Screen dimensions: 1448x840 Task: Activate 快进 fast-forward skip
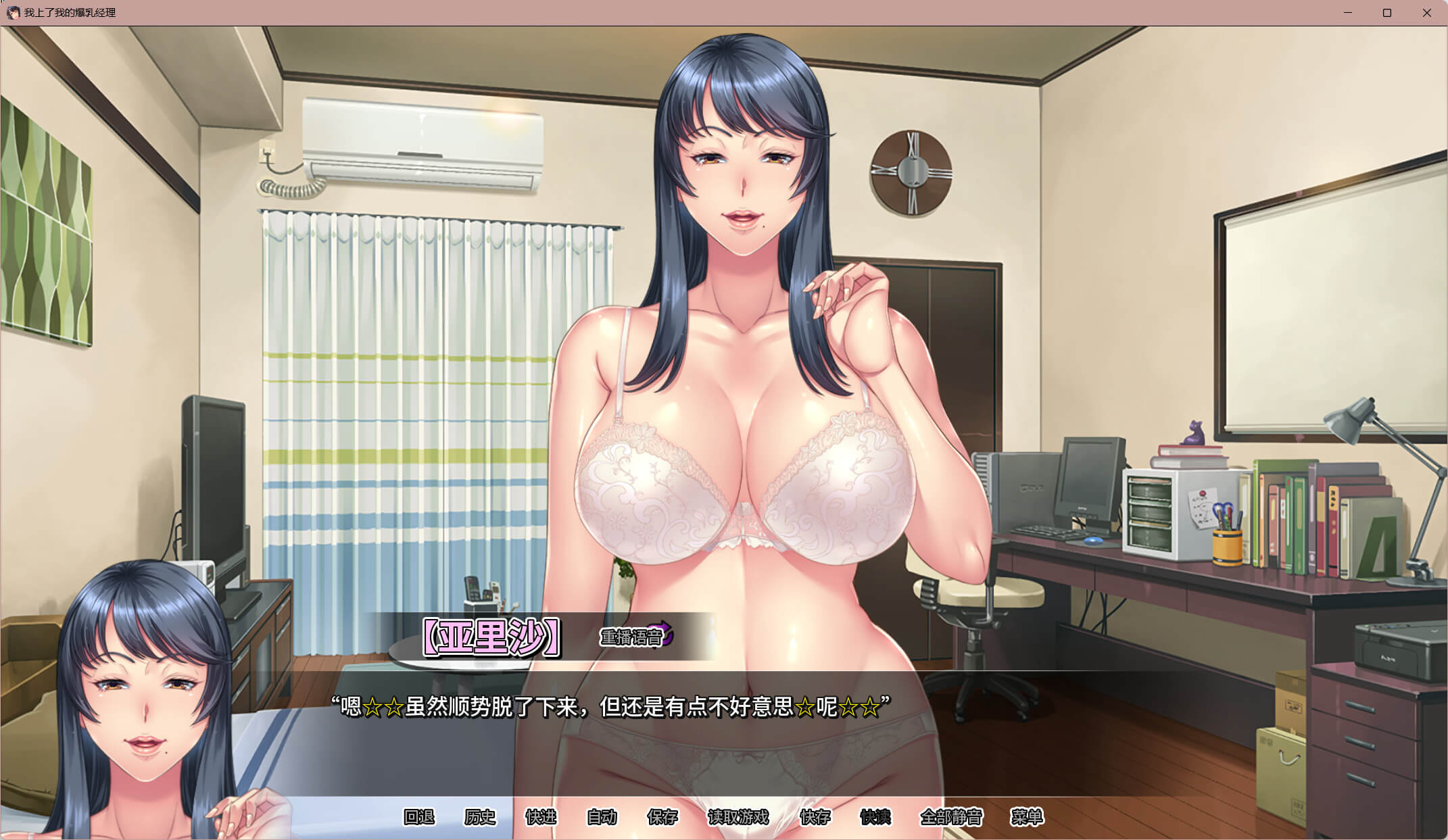541,817
